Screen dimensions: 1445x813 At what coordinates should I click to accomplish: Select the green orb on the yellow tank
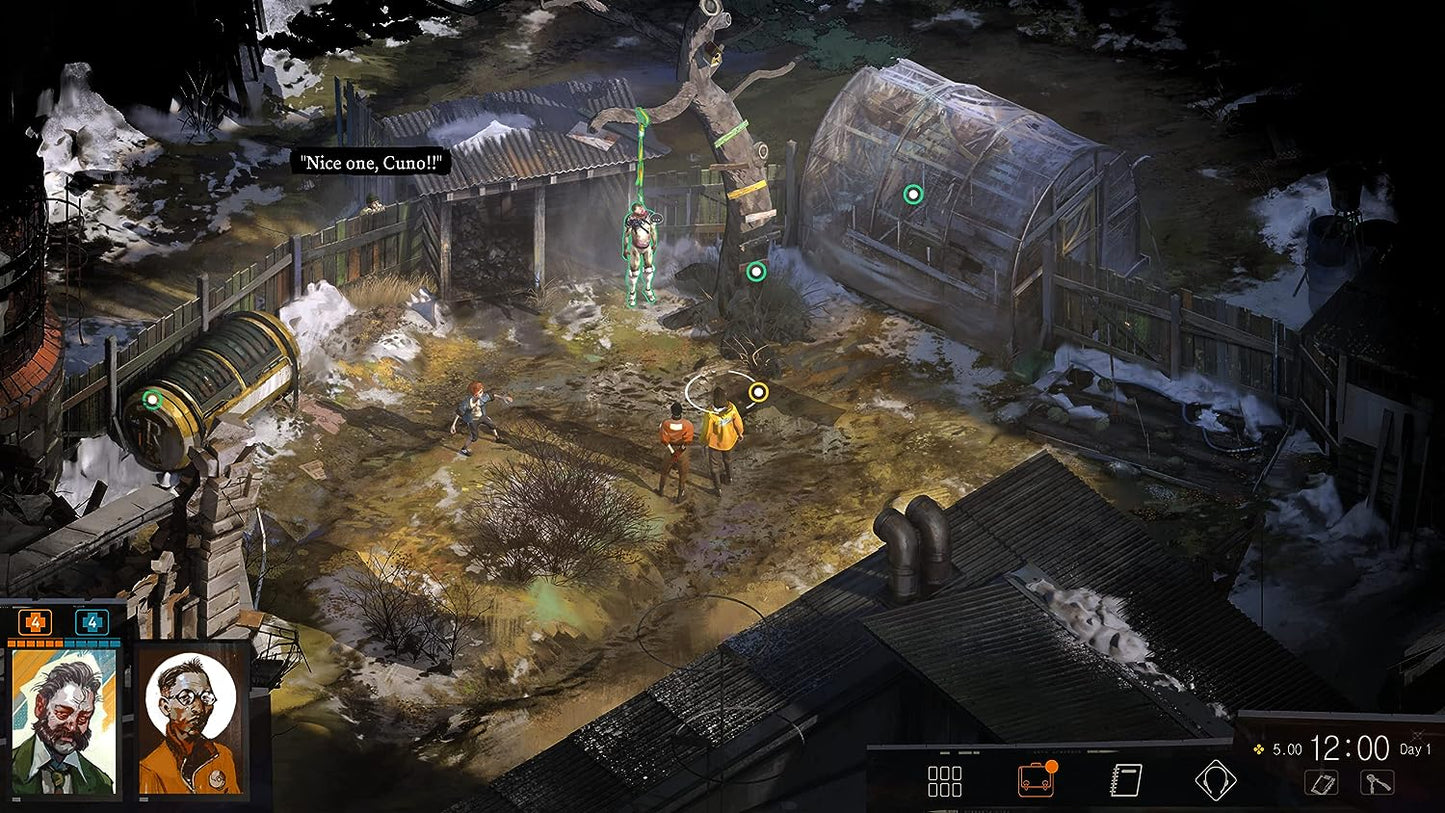(152, 400)
